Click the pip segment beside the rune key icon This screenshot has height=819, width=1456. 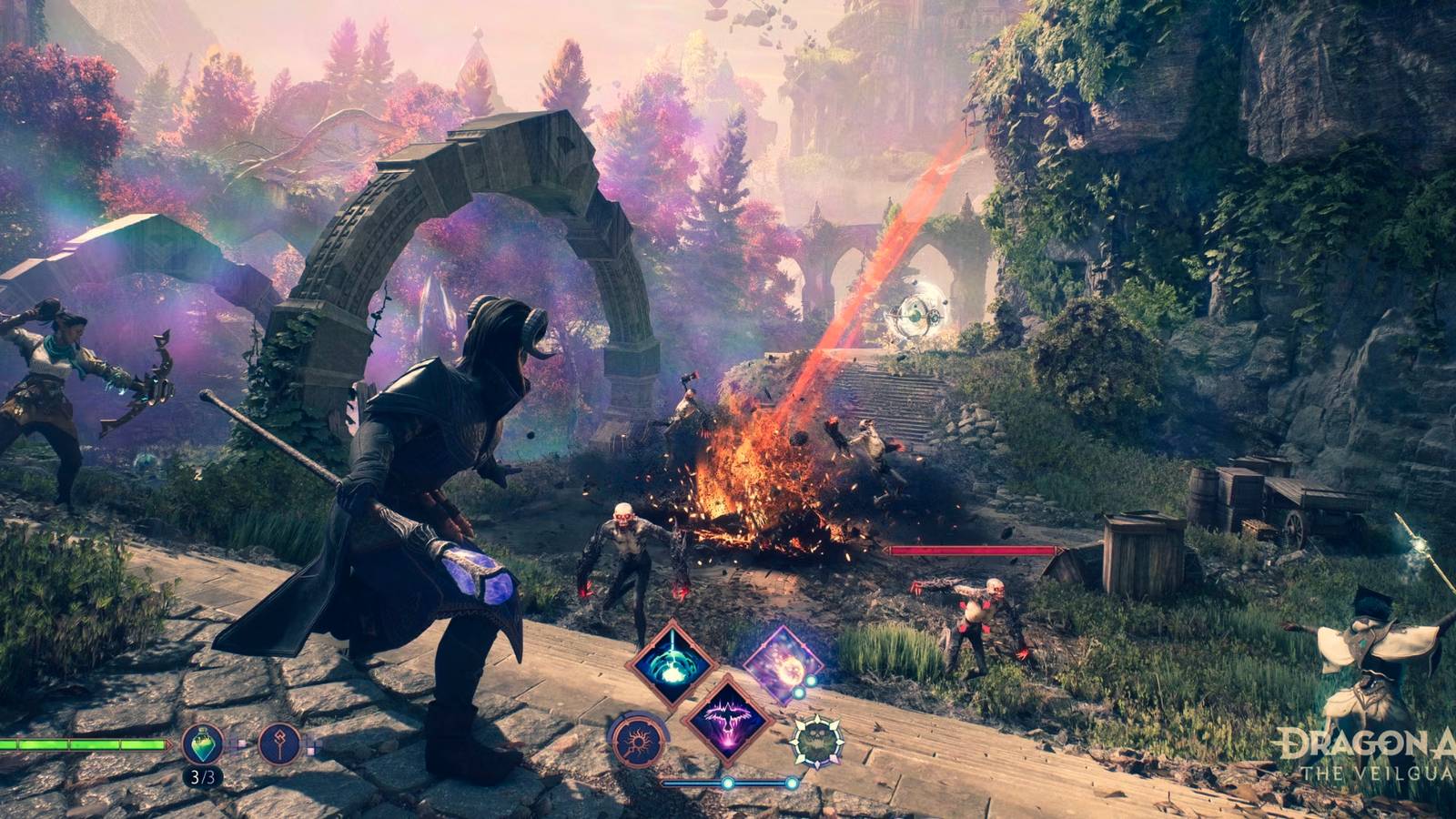(311, 750)
